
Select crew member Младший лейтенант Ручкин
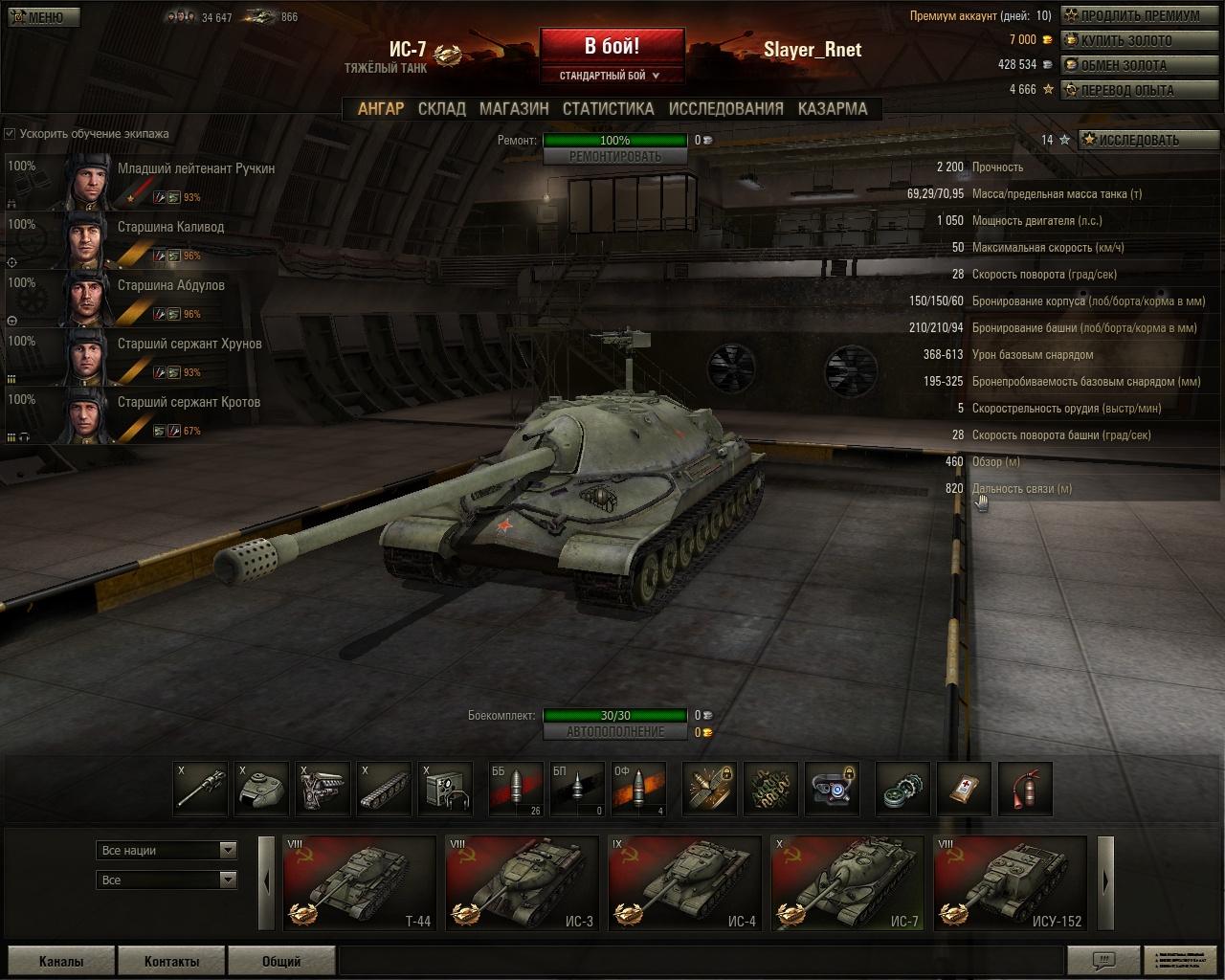coord(144,181)
